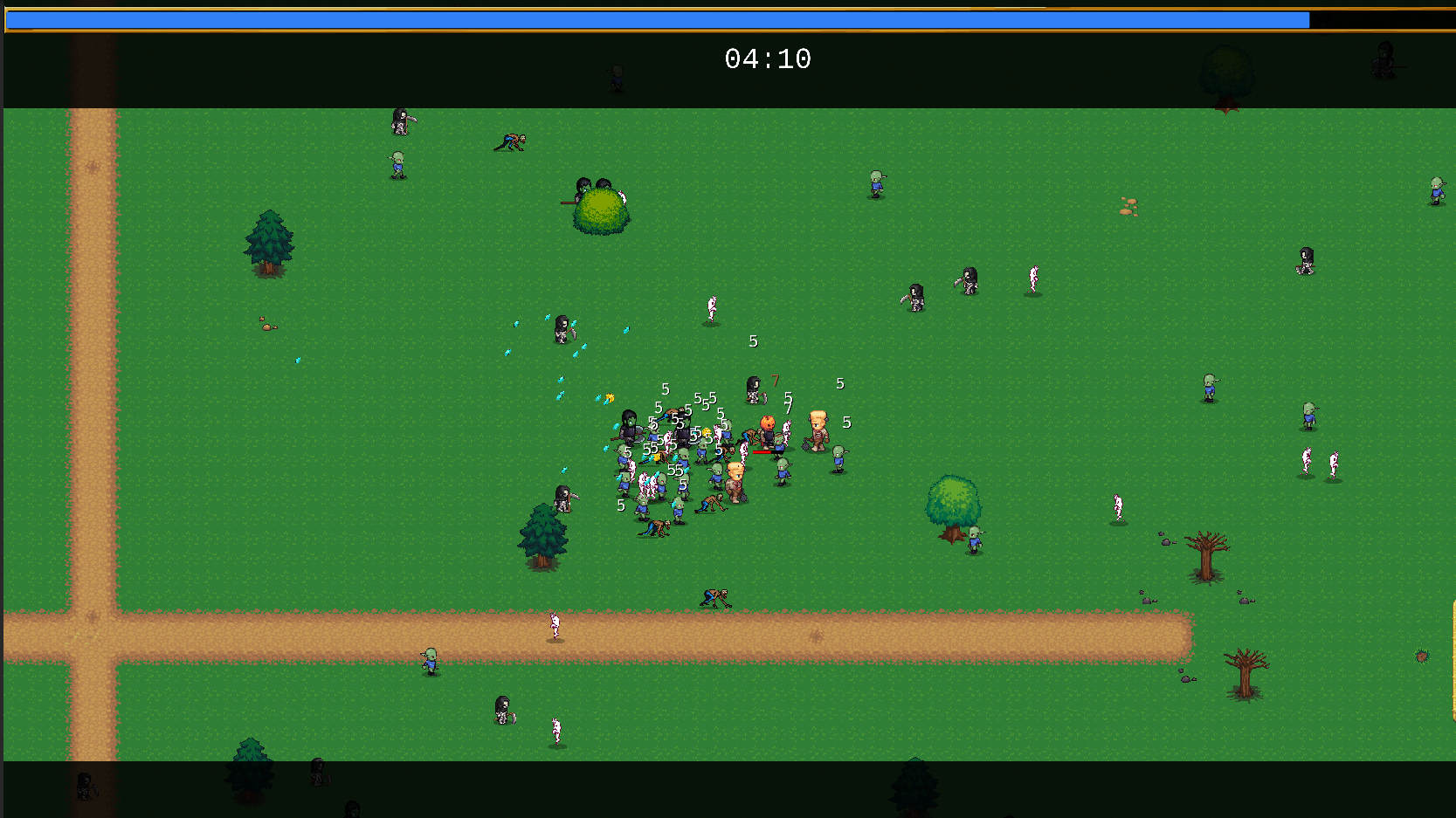Collect the gold coin pickup left of the horde
Viewport: 1456px width, 818px height.
[610, 397]
